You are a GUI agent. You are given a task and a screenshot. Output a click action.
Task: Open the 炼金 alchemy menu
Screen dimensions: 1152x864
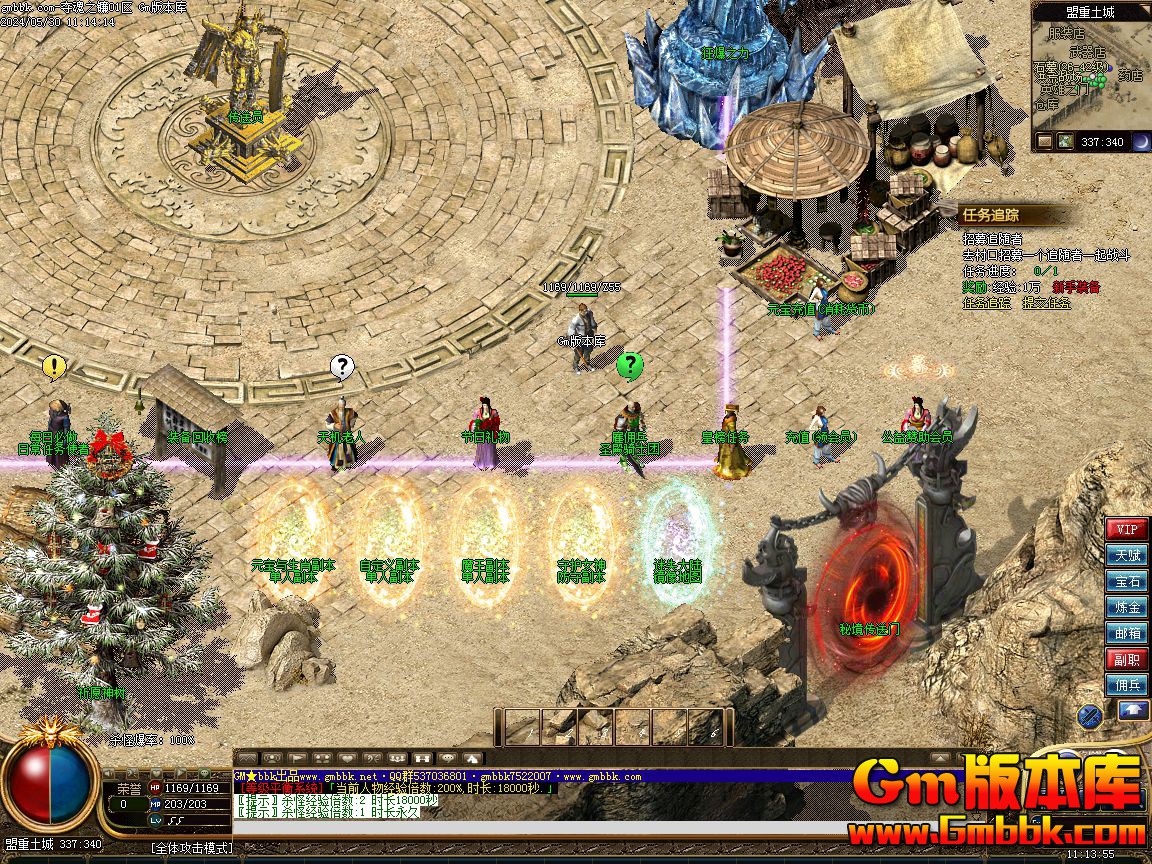click(1127, 607)
